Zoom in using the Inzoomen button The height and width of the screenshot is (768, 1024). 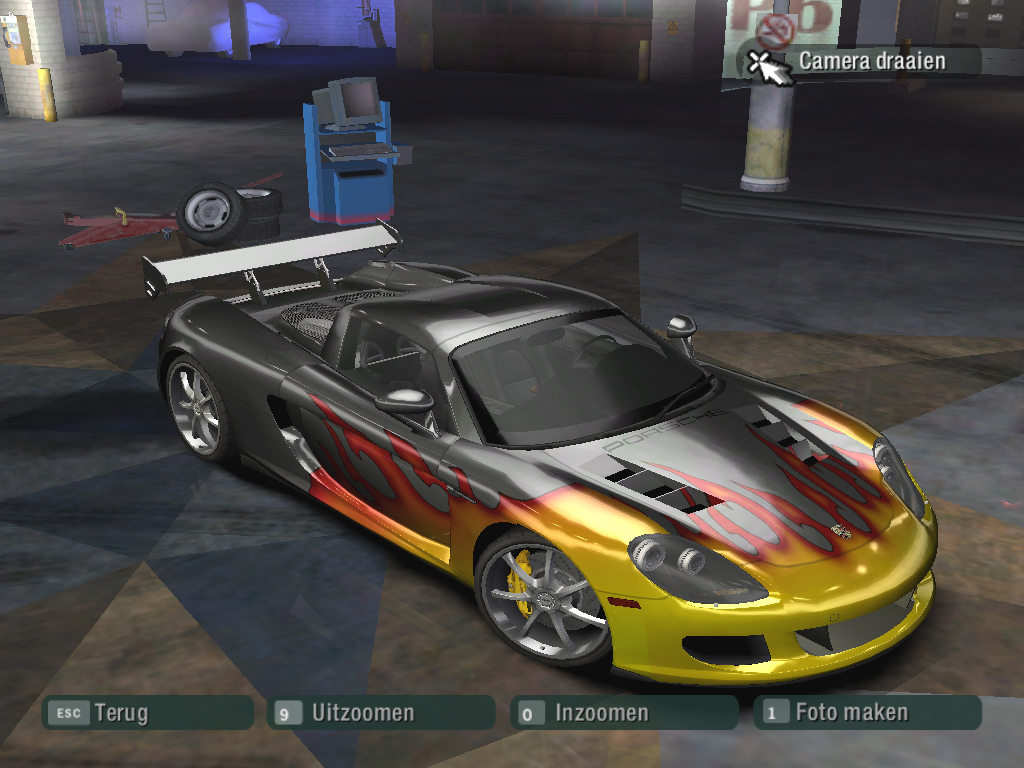pos(622,713)
